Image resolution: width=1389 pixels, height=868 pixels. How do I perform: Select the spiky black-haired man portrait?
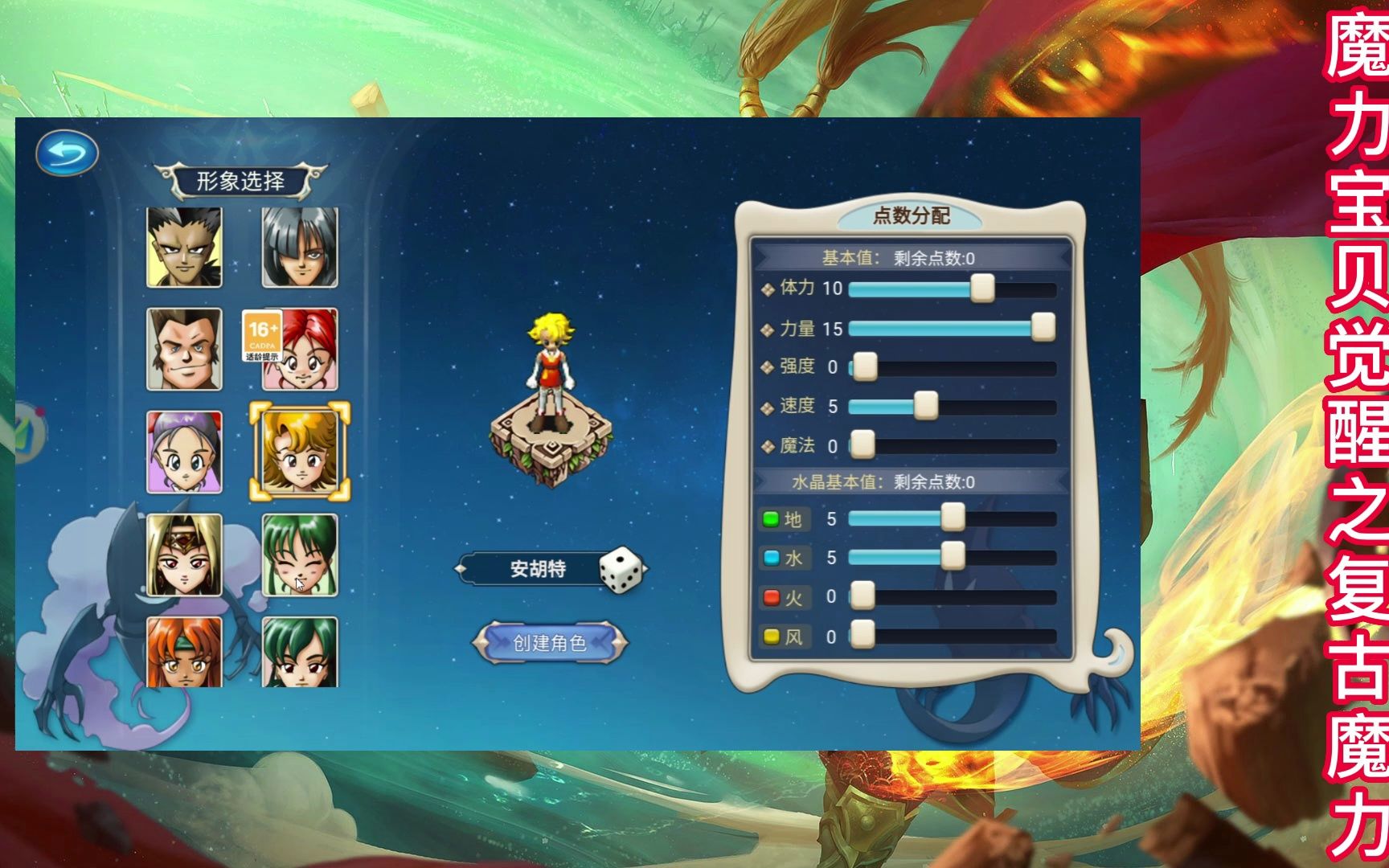(x=184, y=247)
